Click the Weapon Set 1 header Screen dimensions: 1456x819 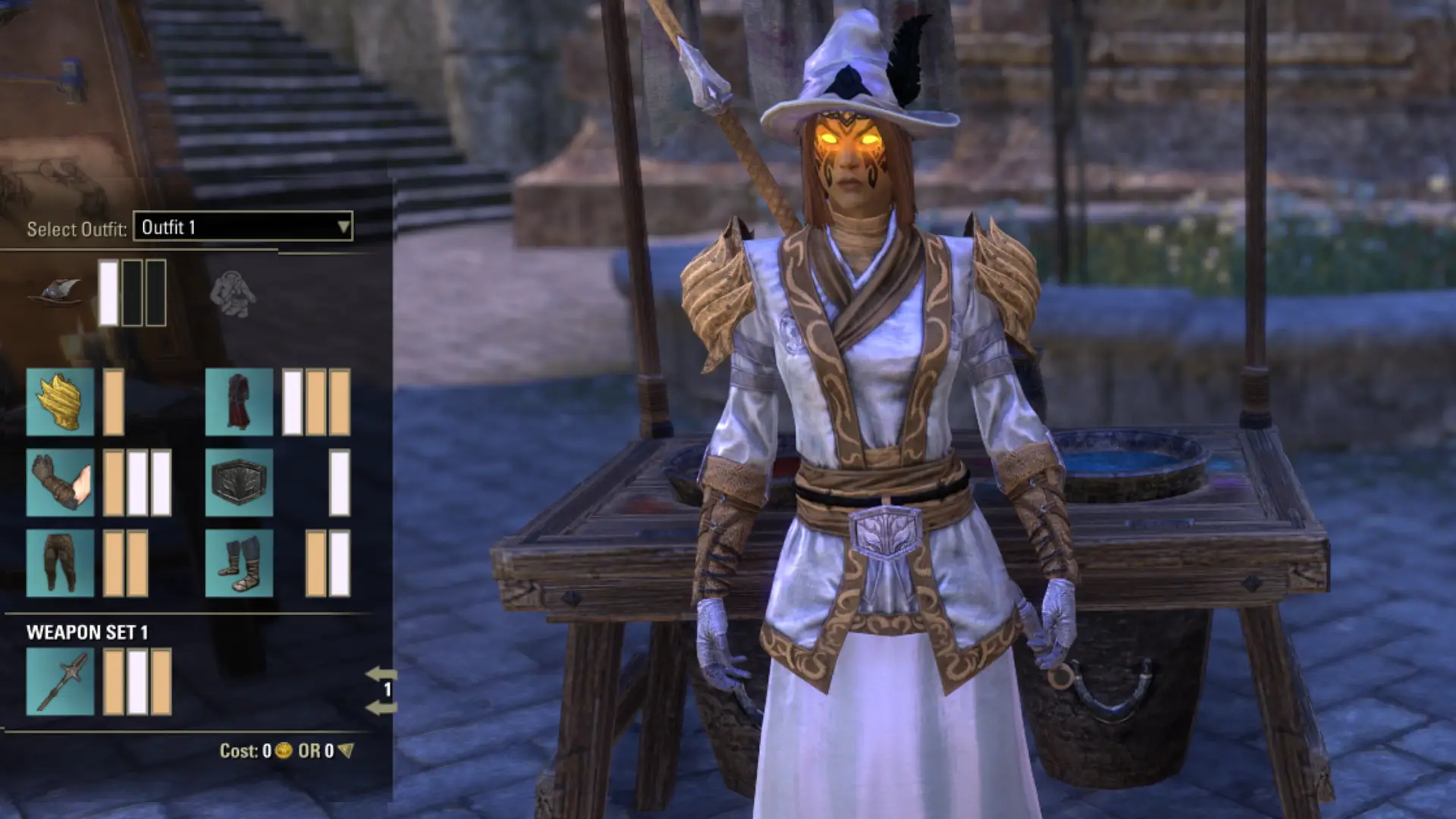click(x=86, y=632)
